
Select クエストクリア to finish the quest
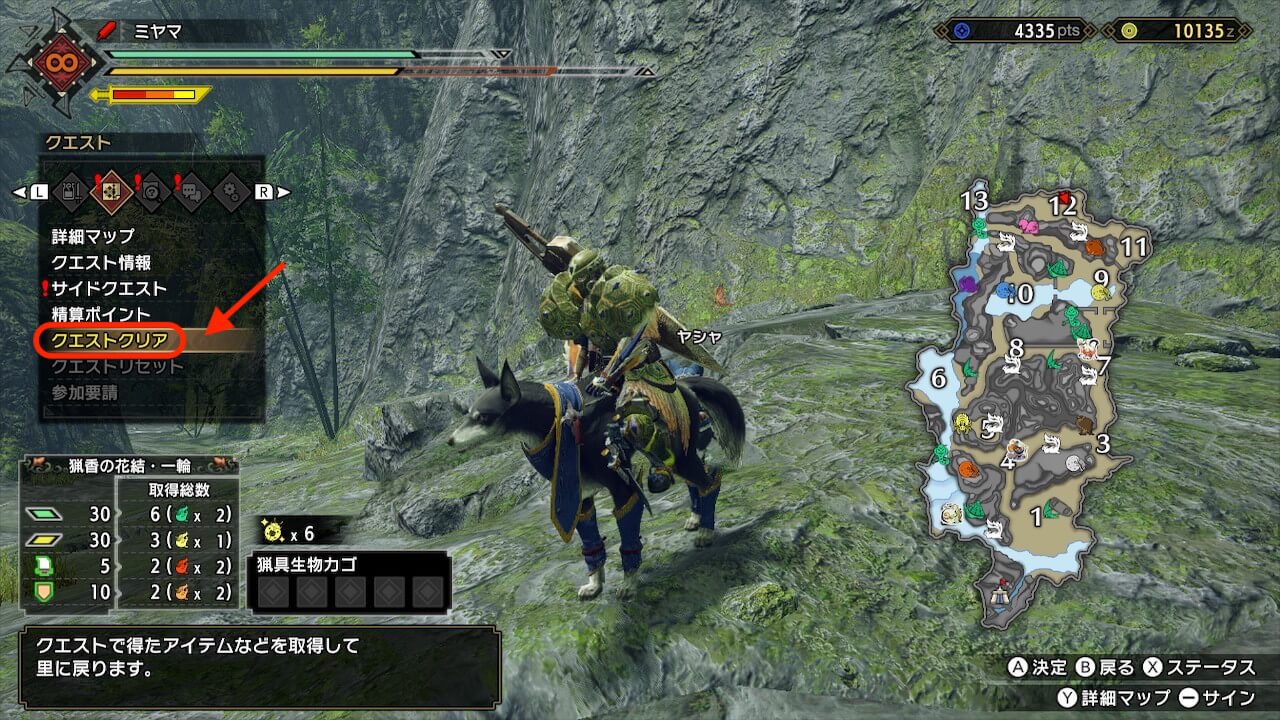[110, 341]
